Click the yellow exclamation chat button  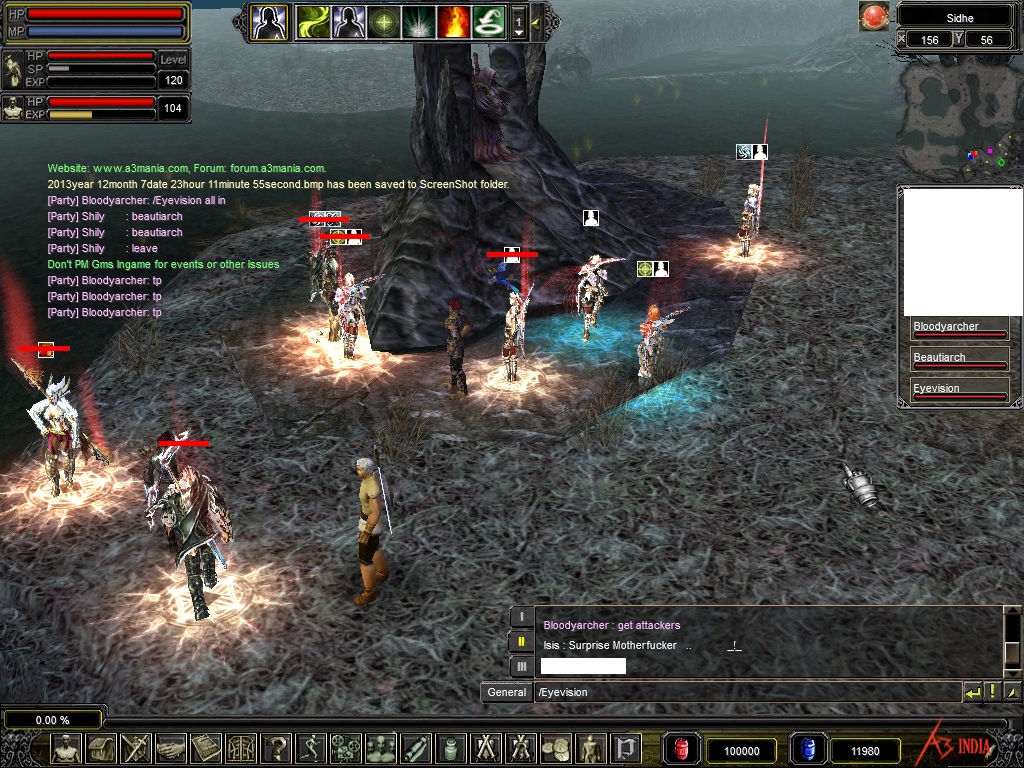point(993,692)
